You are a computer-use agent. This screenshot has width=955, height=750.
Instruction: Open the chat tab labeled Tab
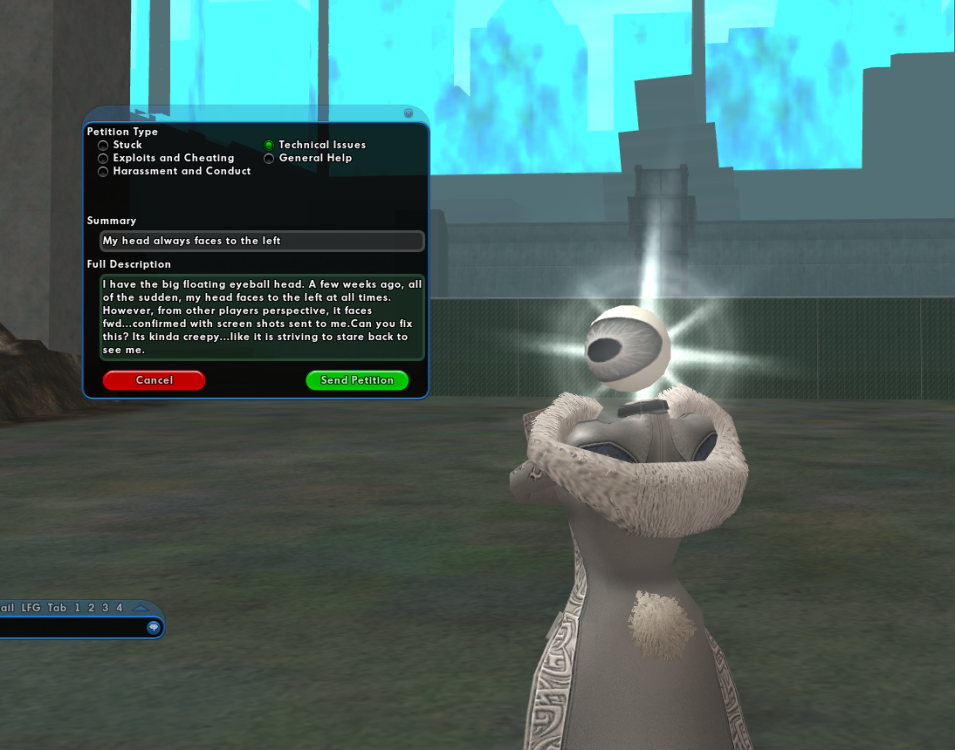click(x=57, y=608)
